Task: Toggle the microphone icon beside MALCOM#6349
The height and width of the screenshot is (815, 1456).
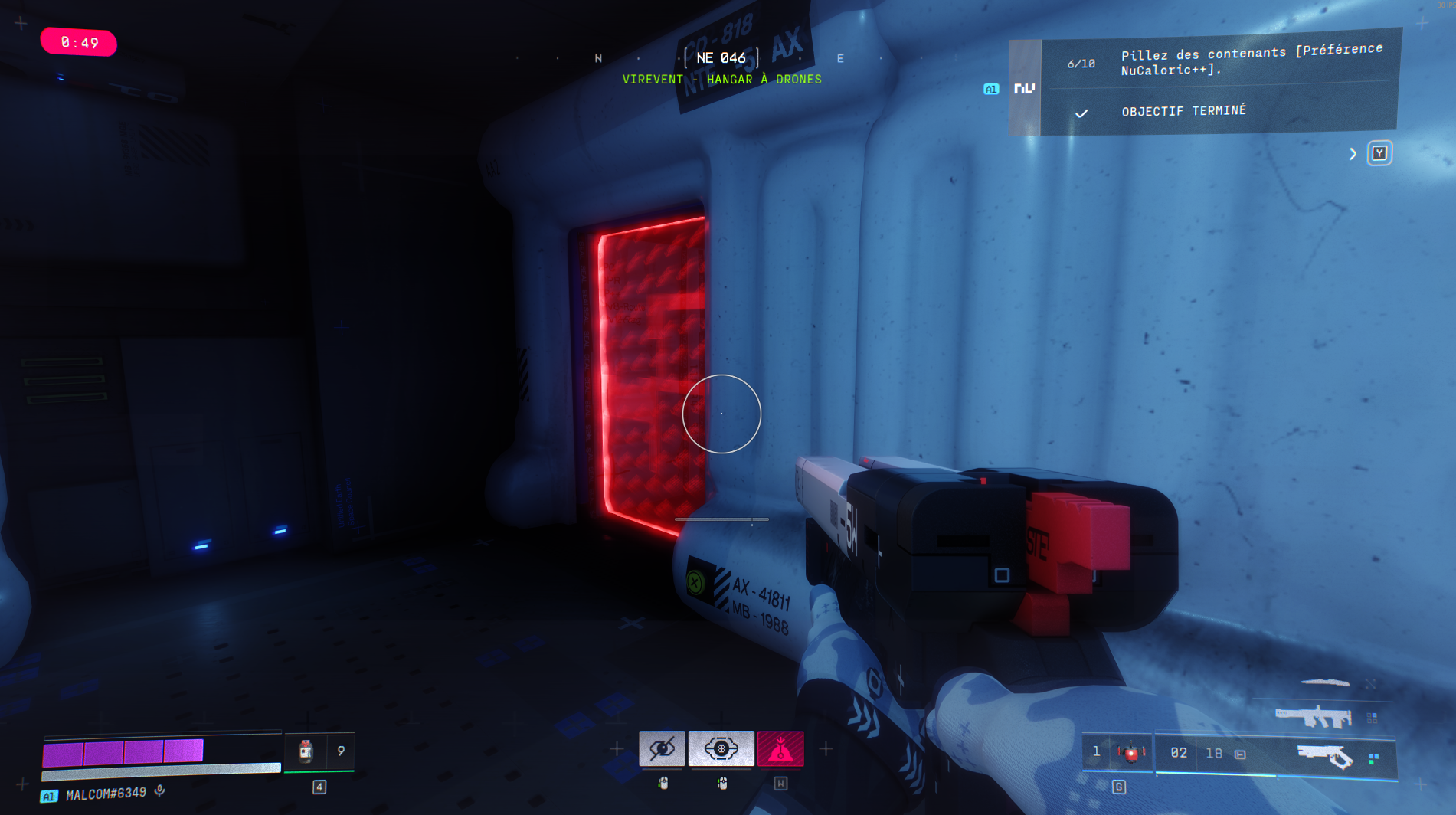Action: (x=159, y=790)
